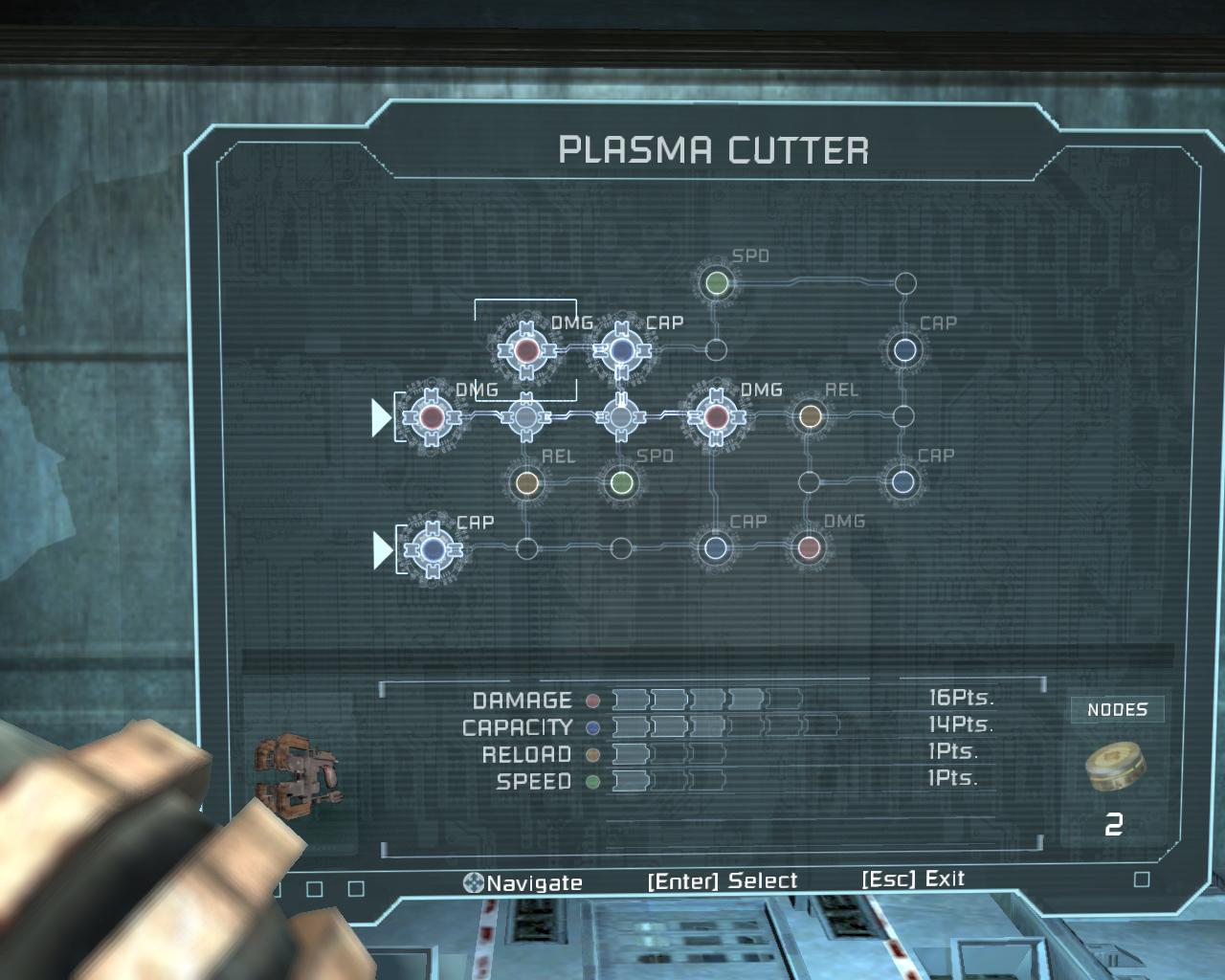Choose the filled CAP node beside bracketed DMG
Viewport: 1225px width, 980px height.
pyautogui.click(x=621, y=351)
